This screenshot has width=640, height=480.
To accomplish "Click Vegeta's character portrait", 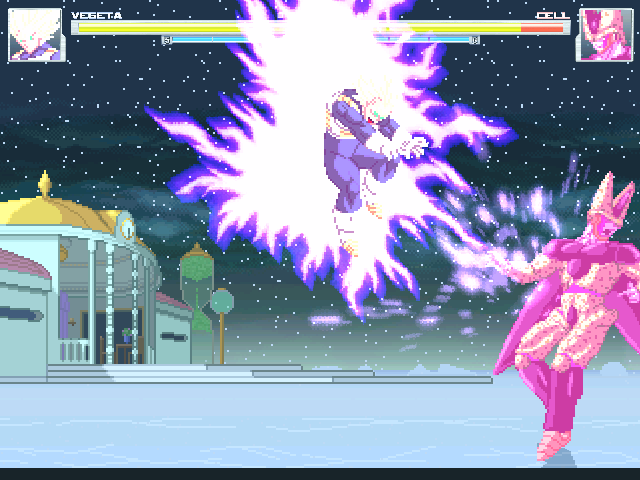I will [x=37, y=36].
